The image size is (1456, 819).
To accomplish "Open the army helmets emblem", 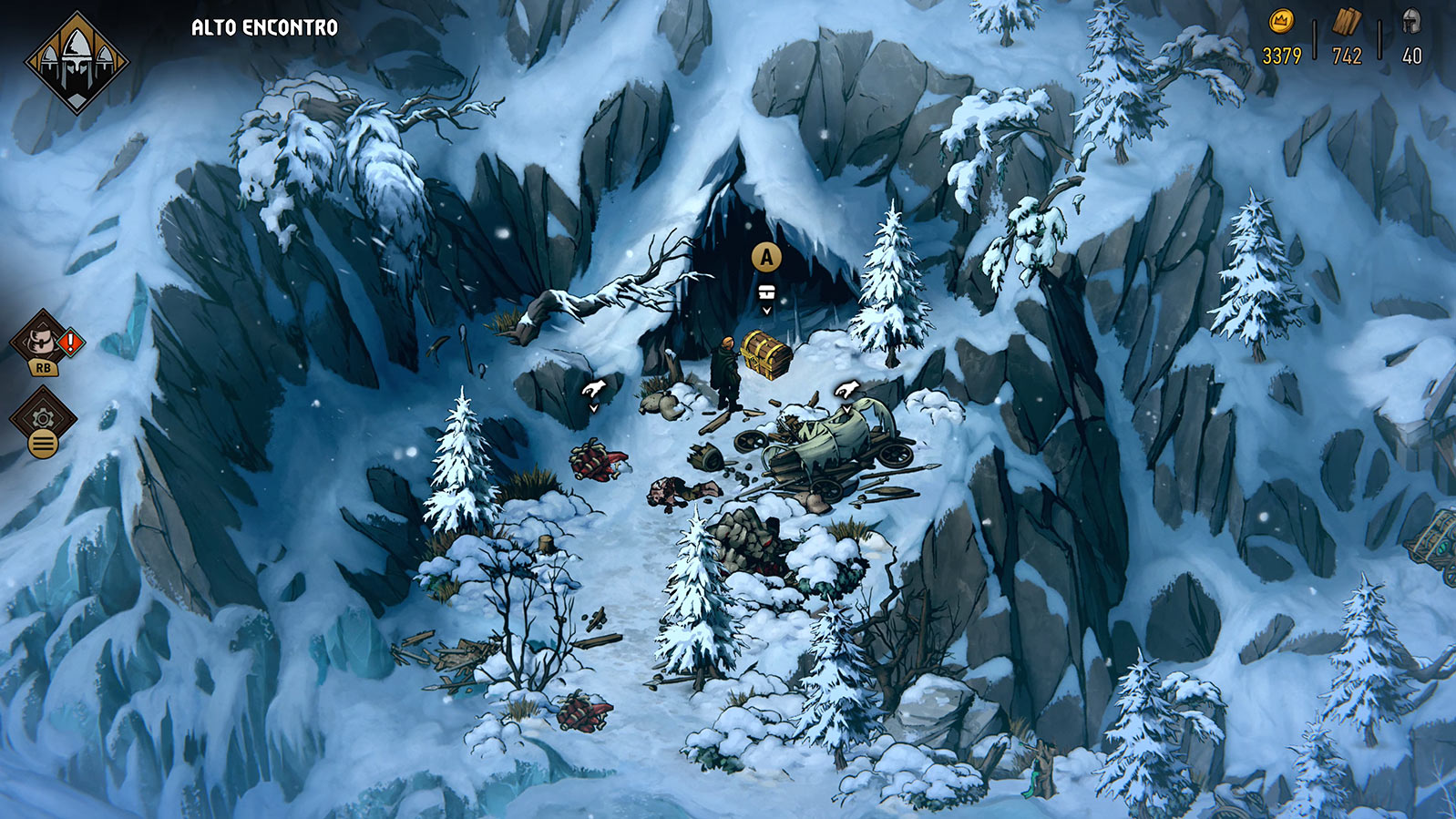I will click(77, 62).
